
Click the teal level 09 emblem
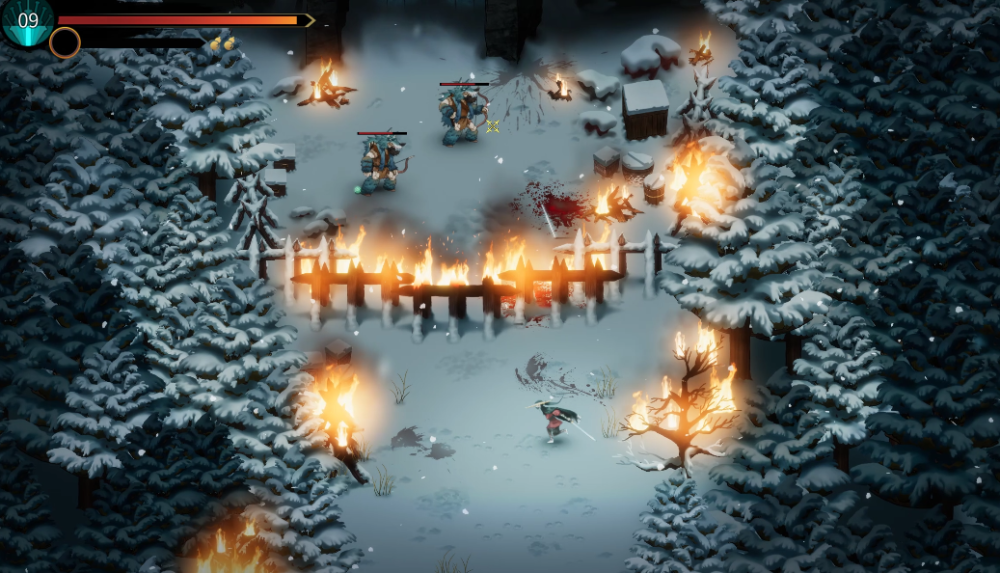click(x=27, y=20)
